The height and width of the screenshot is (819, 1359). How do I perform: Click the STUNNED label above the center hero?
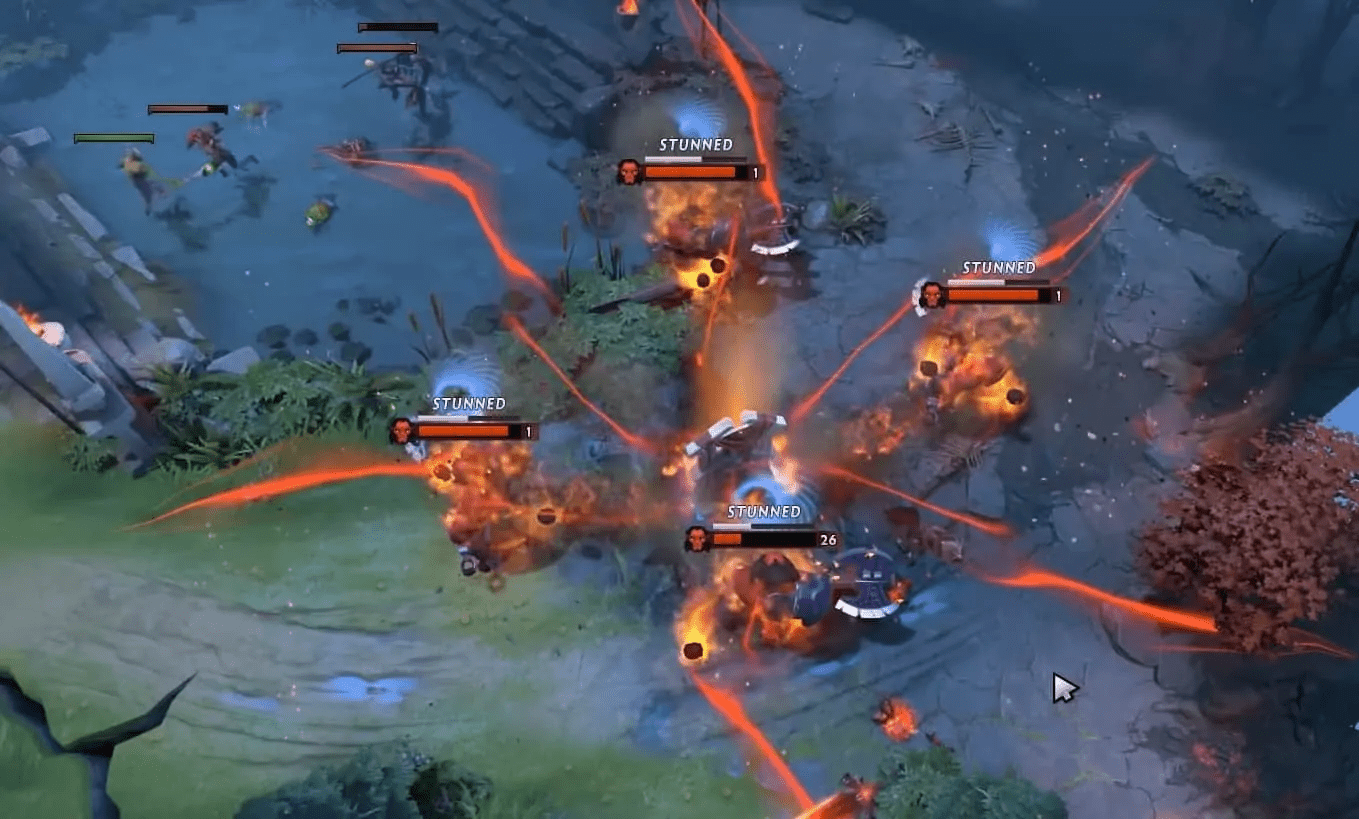pos(764,510)
